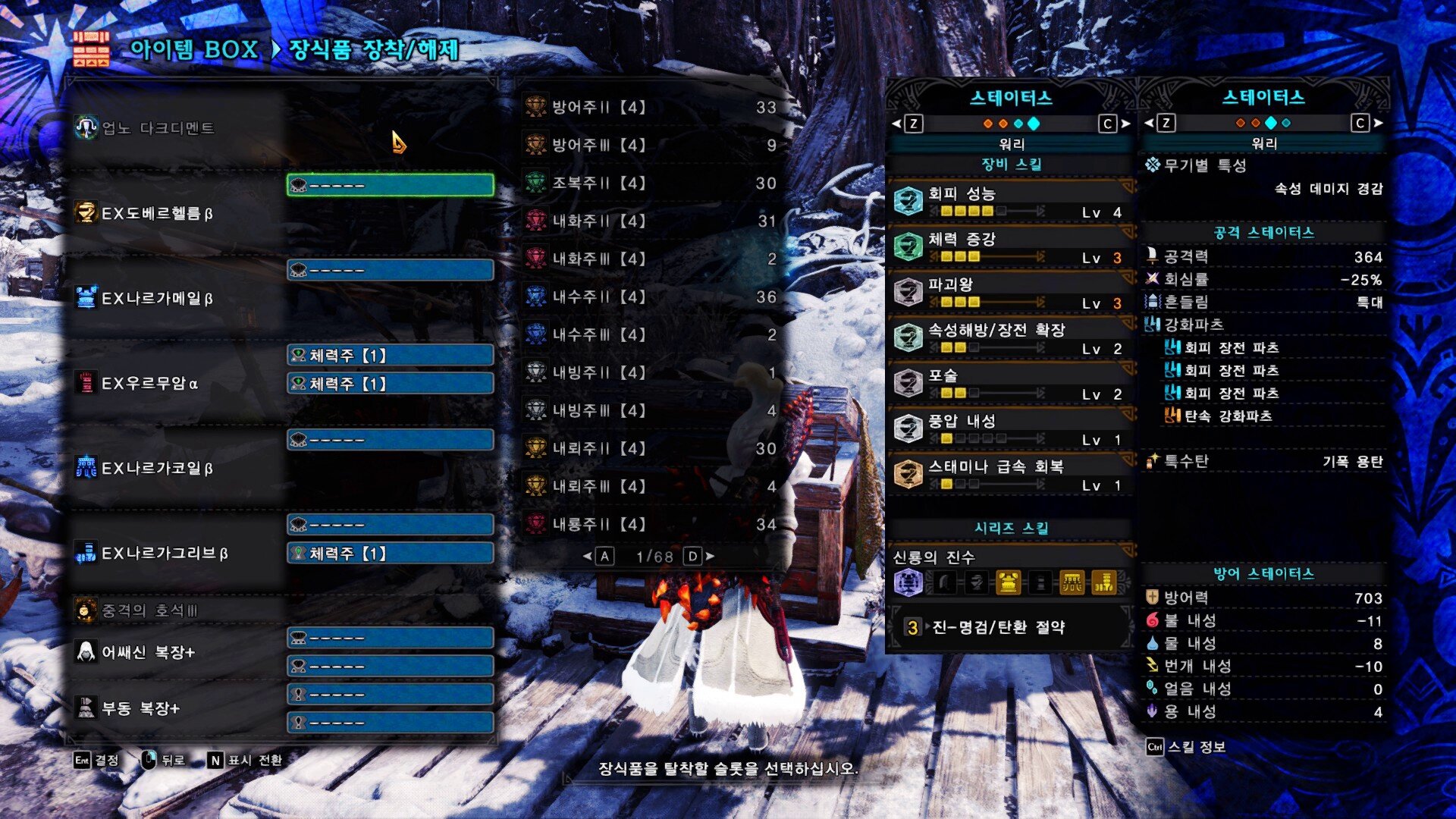Pick the 내뢰주II [4] decoration
This screenshot has height=819, width=1456.
652,448
